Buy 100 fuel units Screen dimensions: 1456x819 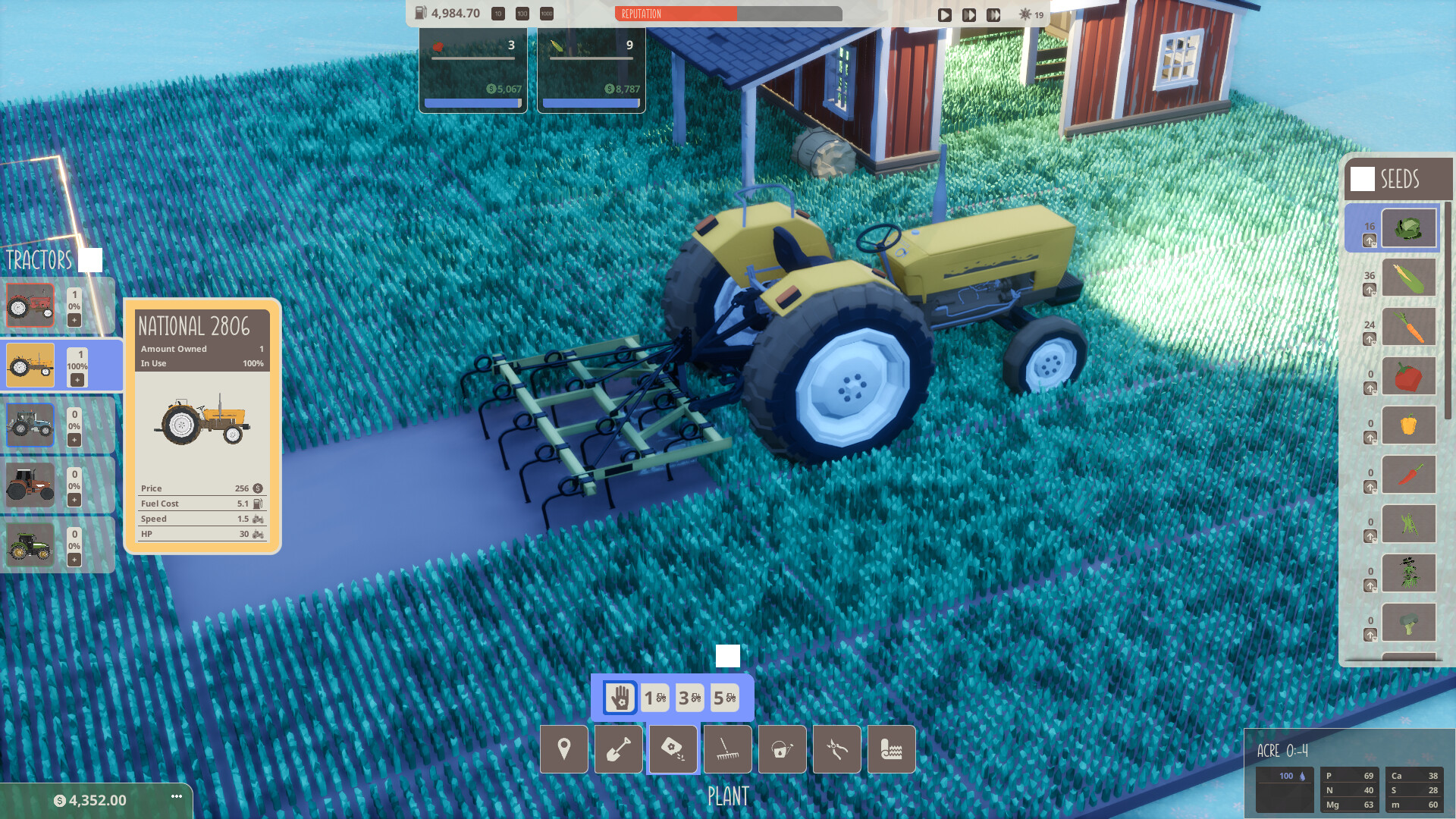(522, 14)
